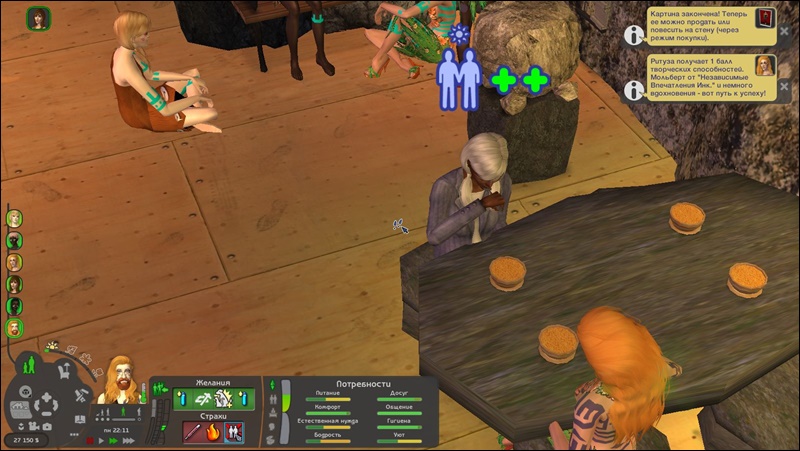This screenshot has width=800, height=451.
Task: Select the highlighted family fear icon
Action: (234, 432)
